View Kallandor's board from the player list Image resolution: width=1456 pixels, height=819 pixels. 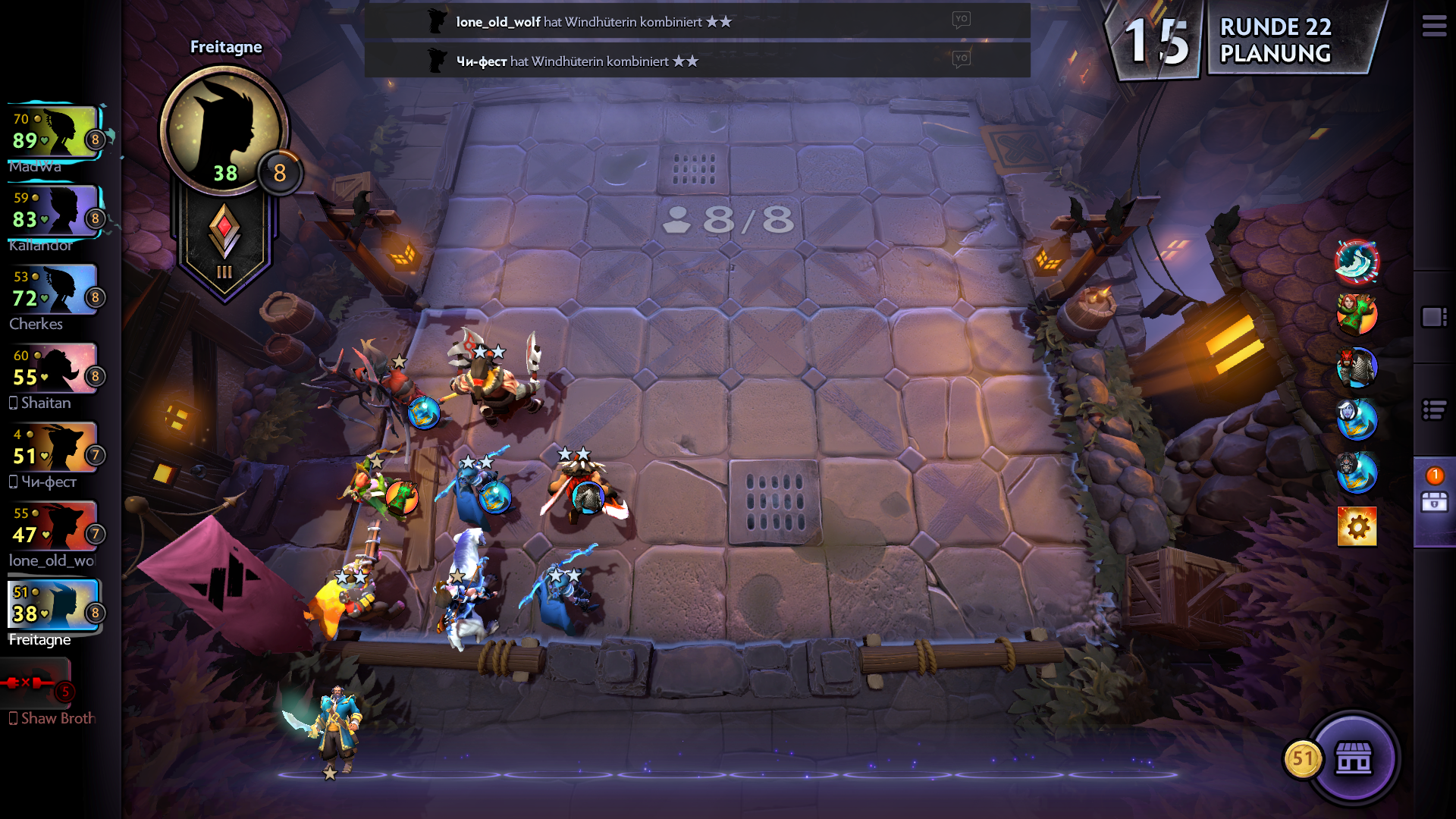(55, 212)
